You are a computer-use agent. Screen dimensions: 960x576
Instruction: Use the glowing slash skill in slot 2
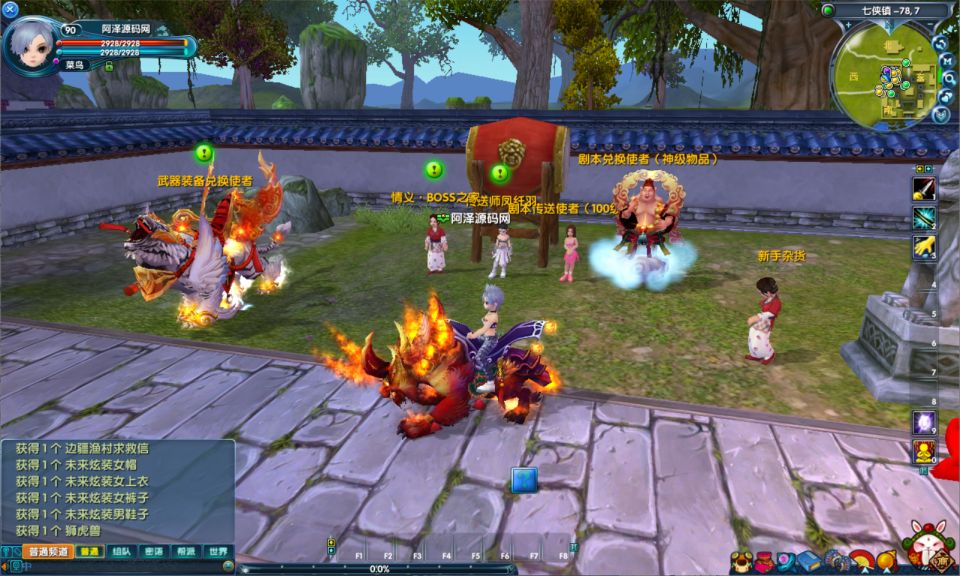pos(924,217)
